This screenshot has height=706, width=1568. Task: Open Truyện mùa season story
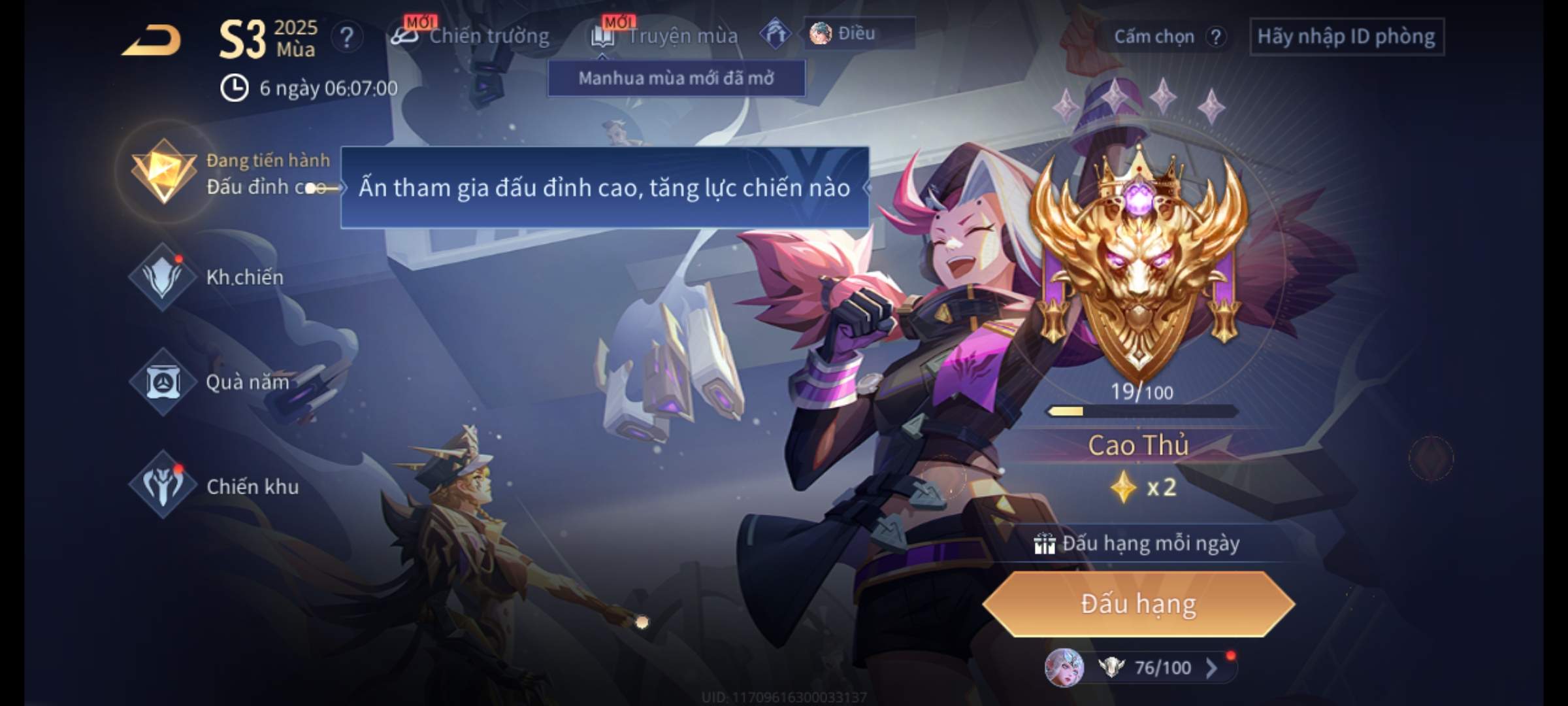click(666, 36)
